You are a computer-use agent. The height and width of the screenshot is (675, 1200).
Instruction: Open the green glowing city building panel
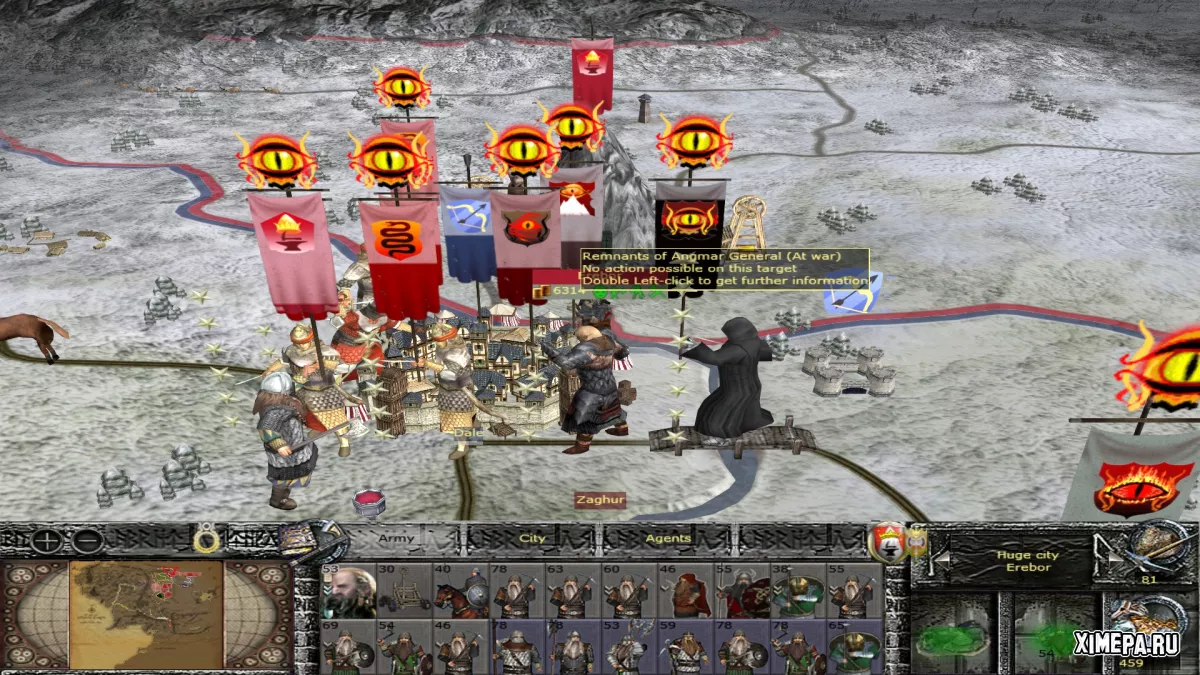(952, 635)
